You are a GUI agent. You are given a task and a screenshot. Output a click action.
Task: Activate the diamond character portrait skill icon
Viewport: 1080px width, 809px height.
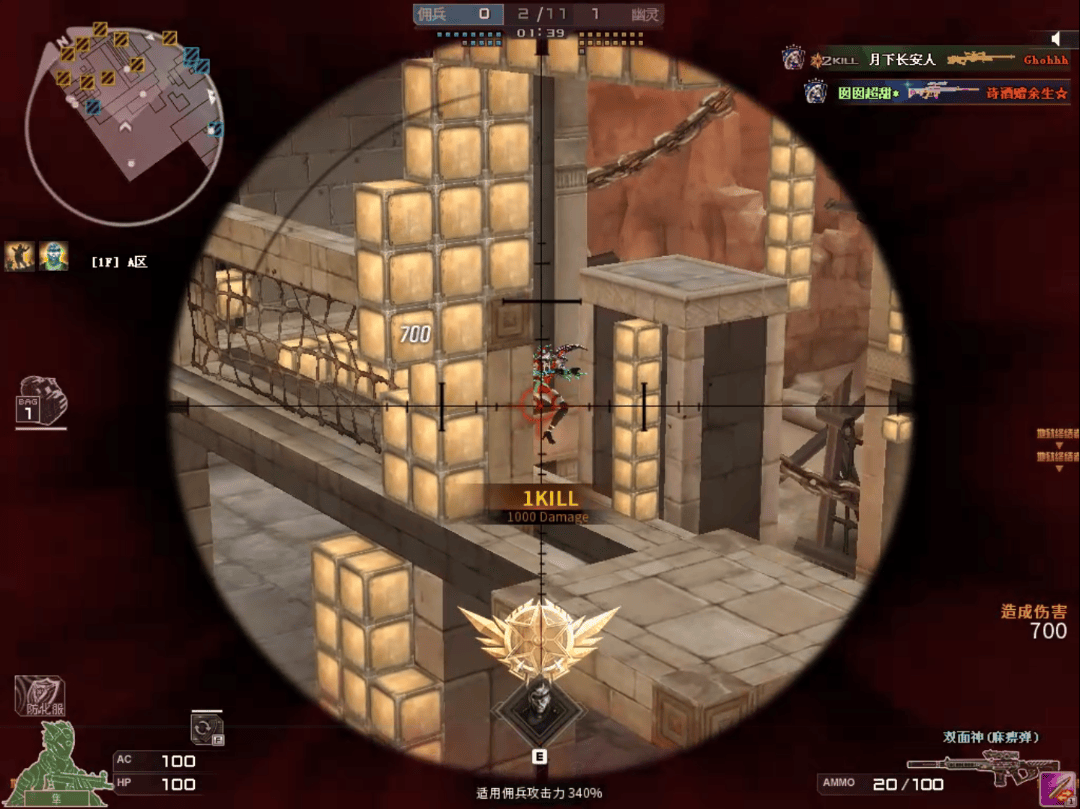tap(539, 706)
